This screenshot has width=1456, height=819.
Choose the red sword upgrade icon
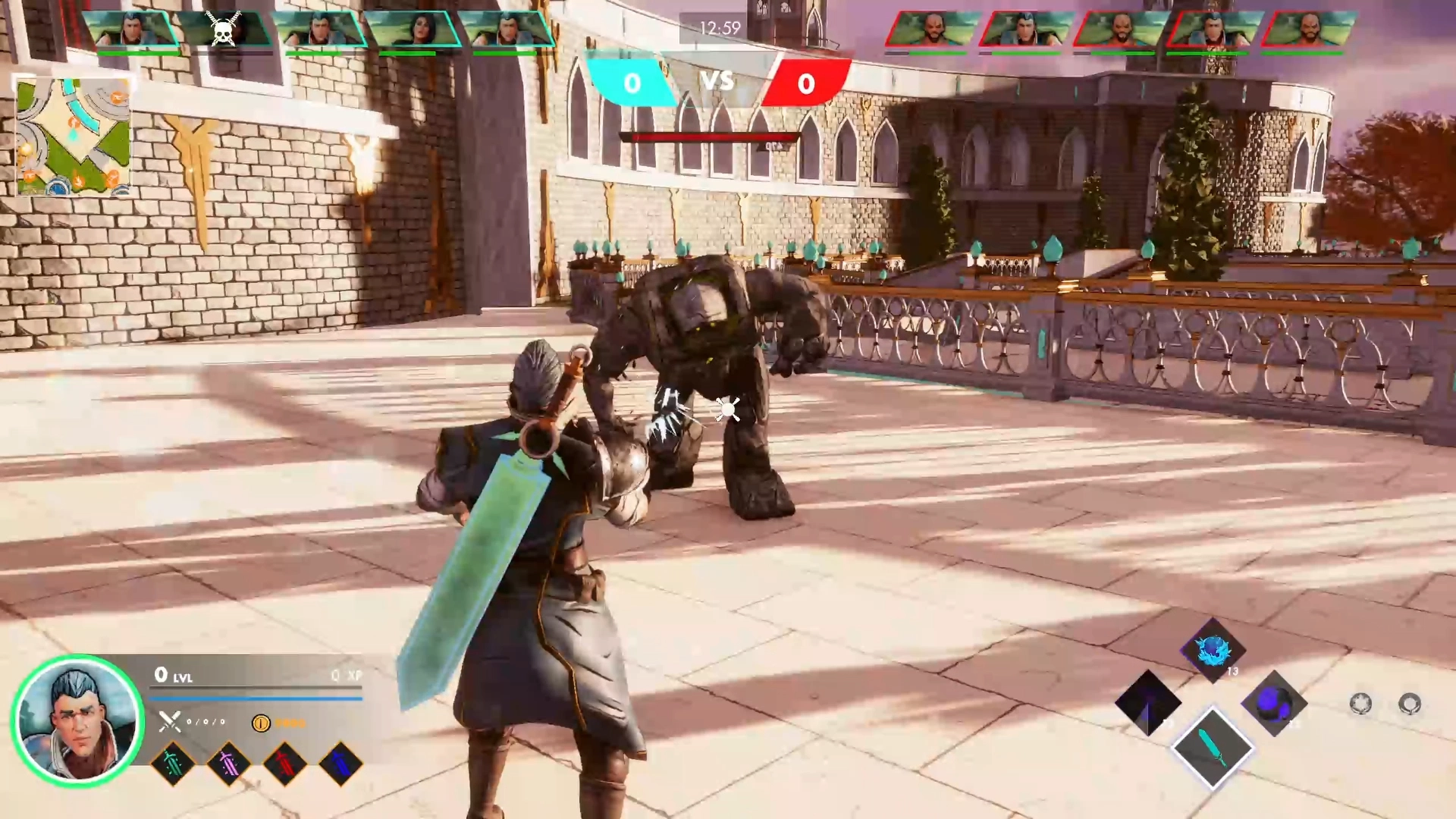click(x=284, y=763)
